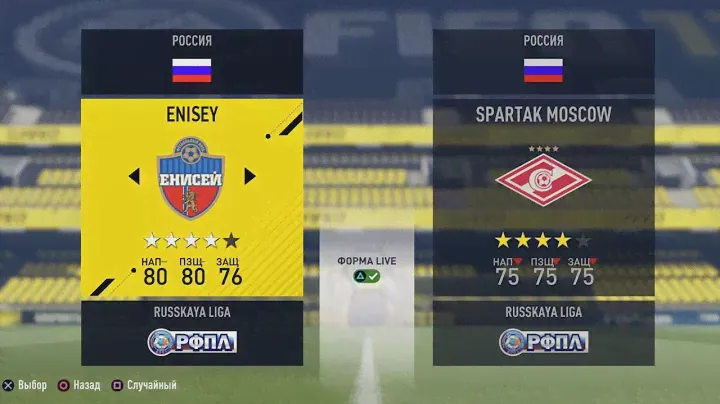Toggle the Форма Live option
The height and width of the screenshot is (404, 720).
tap(366, 269)
